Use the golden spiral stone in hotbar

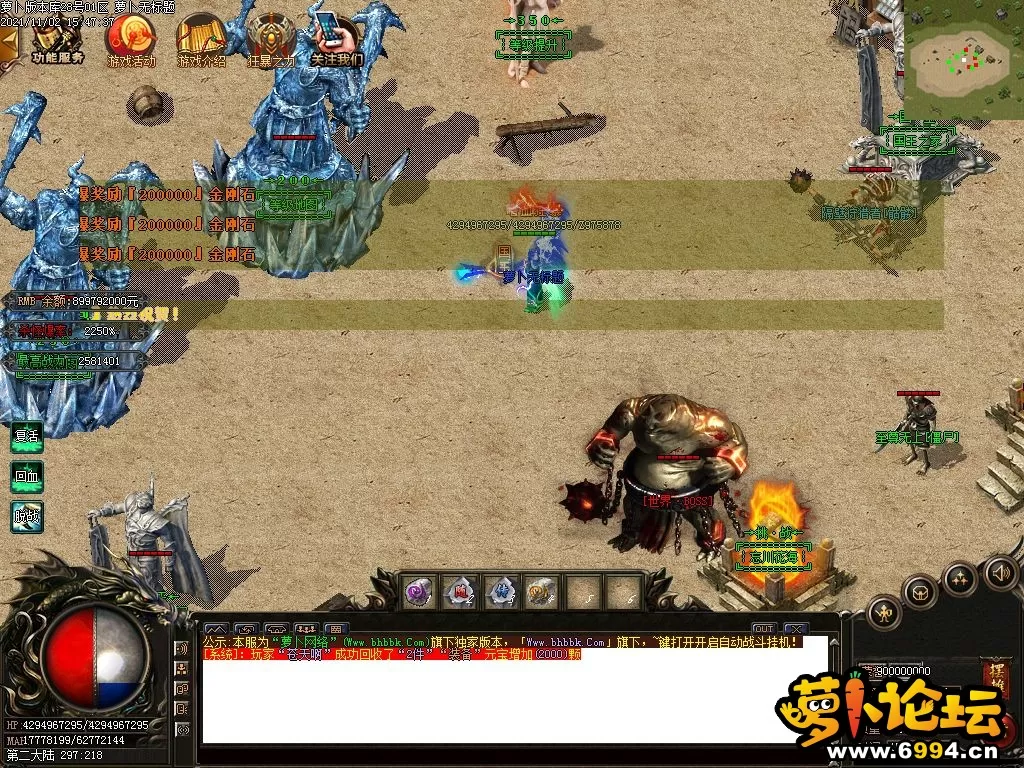(x=541, y=592)
